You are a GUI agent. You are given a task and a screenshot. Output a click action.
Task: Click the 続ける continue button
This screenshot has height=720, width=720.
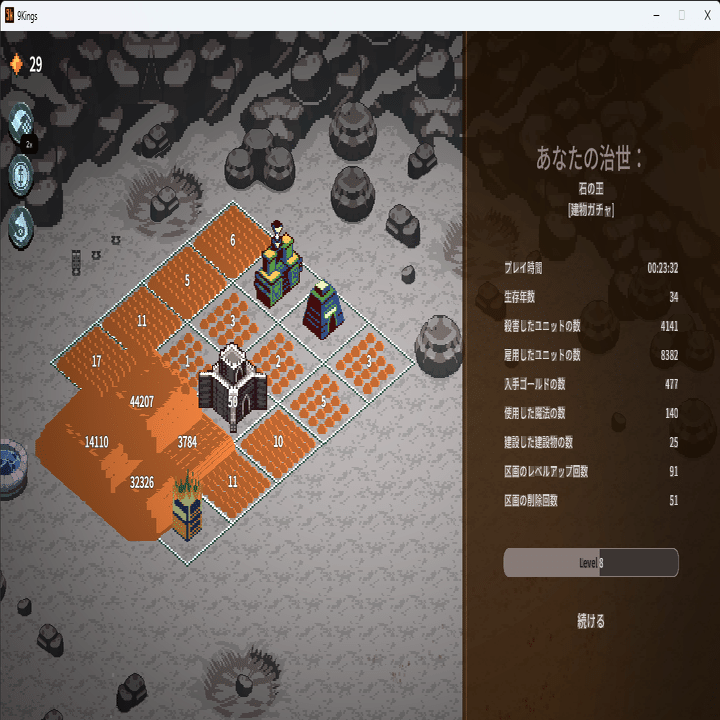591,621
